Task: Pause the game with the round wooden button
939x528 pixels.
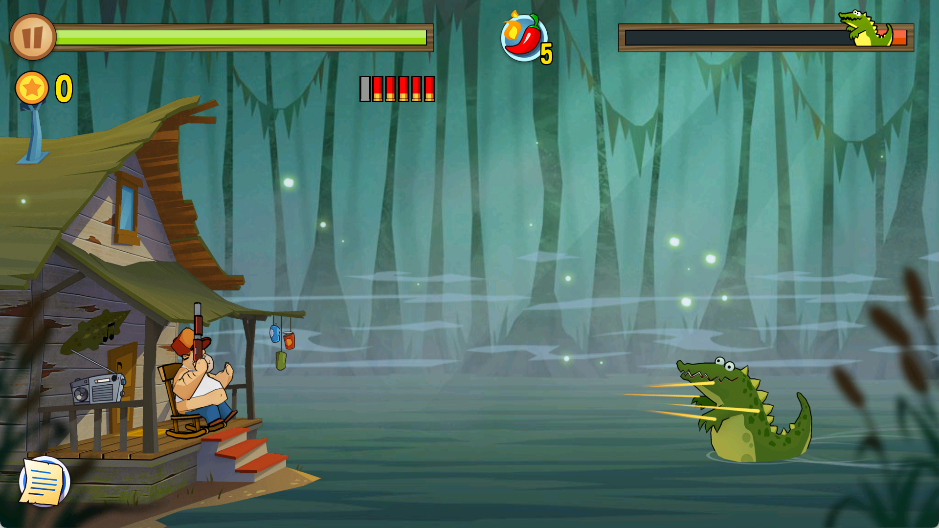Action: [32, 37]
